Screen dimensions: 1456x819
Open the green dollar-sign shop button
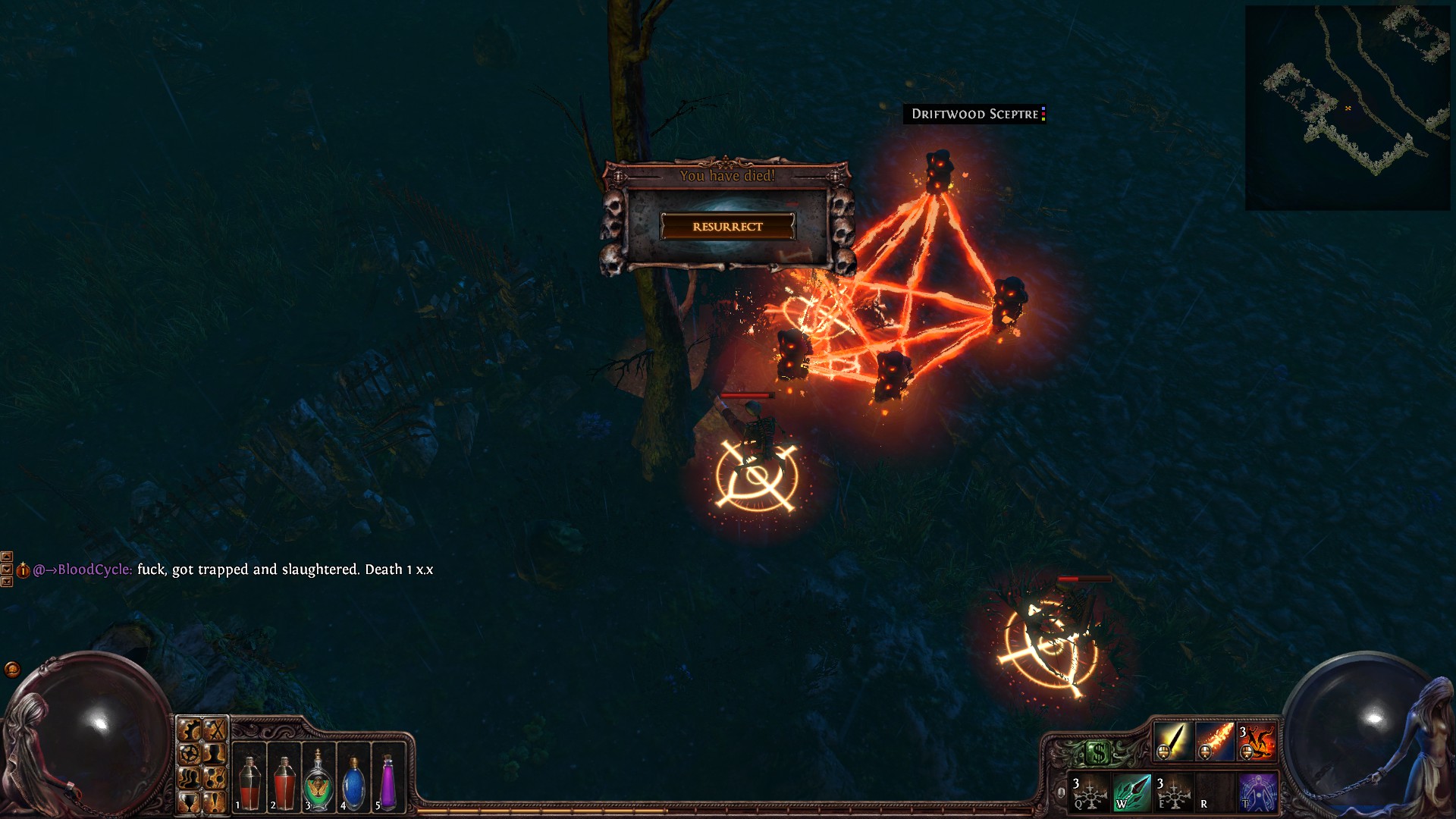1098,753
